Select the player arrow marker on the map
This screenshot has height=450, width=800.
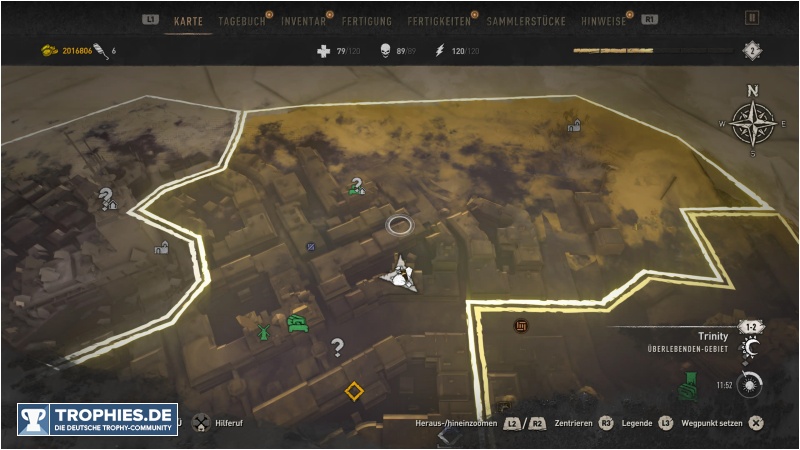click(401, 273)
